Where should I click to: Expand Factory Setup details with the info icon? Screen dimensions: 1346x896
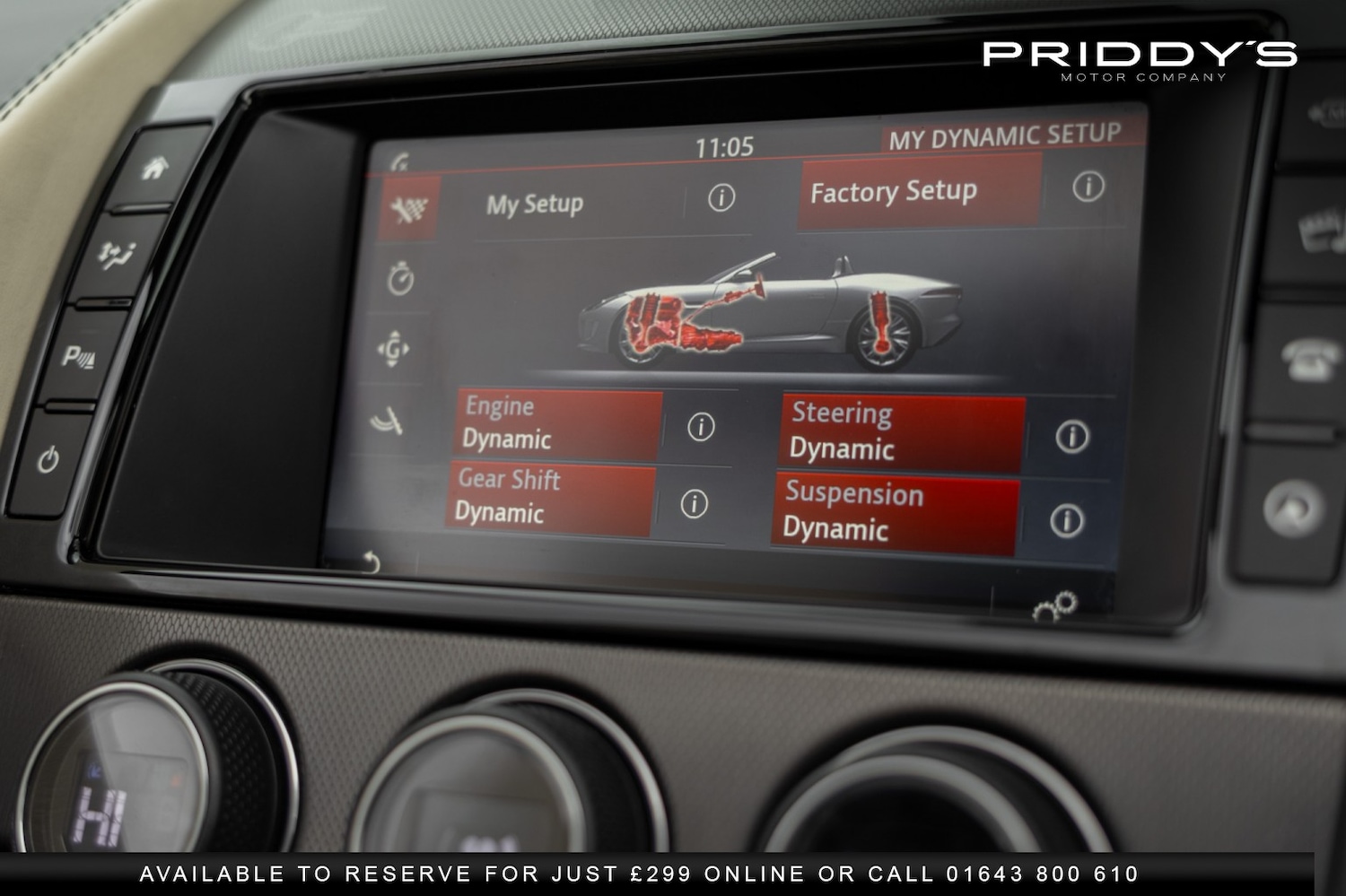1088,187
